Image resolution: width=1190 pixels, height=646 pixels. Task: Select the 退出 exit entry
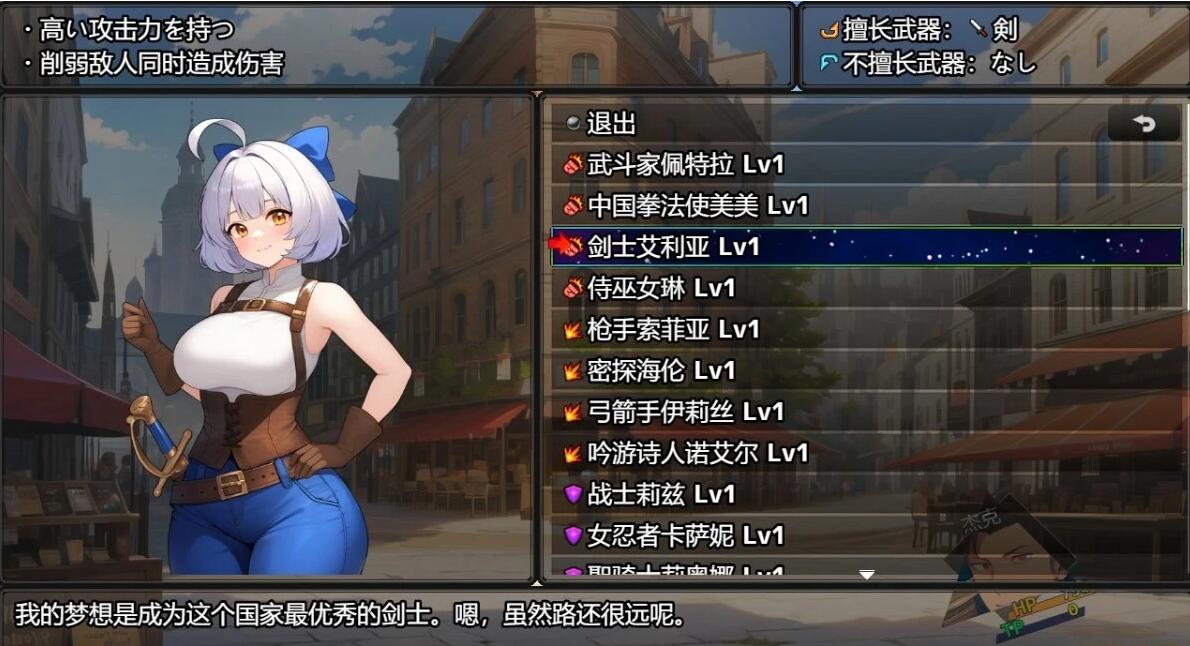(611, 123)
